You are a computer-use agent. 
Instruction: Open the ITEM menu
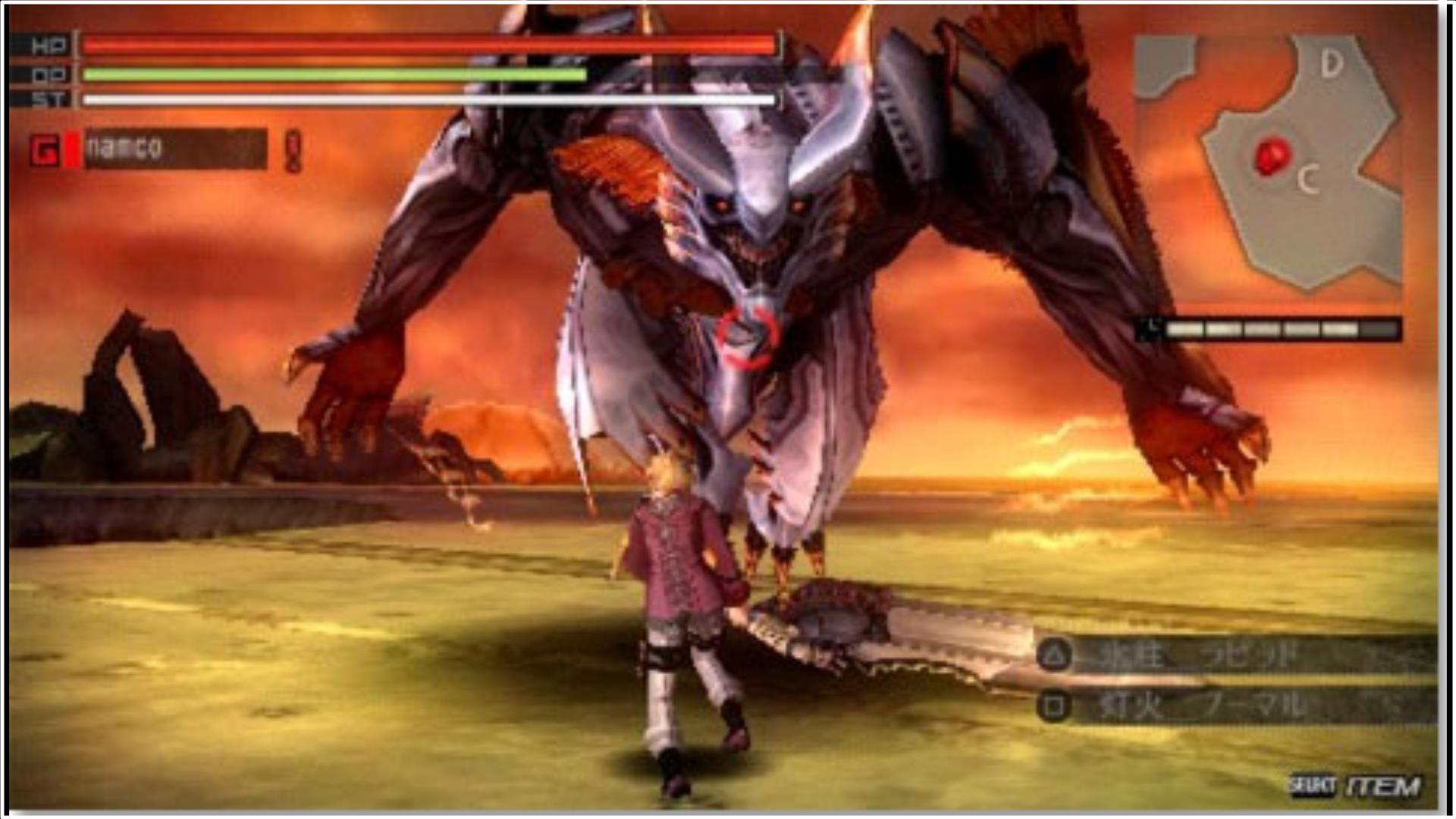[x=1383, y=786]
